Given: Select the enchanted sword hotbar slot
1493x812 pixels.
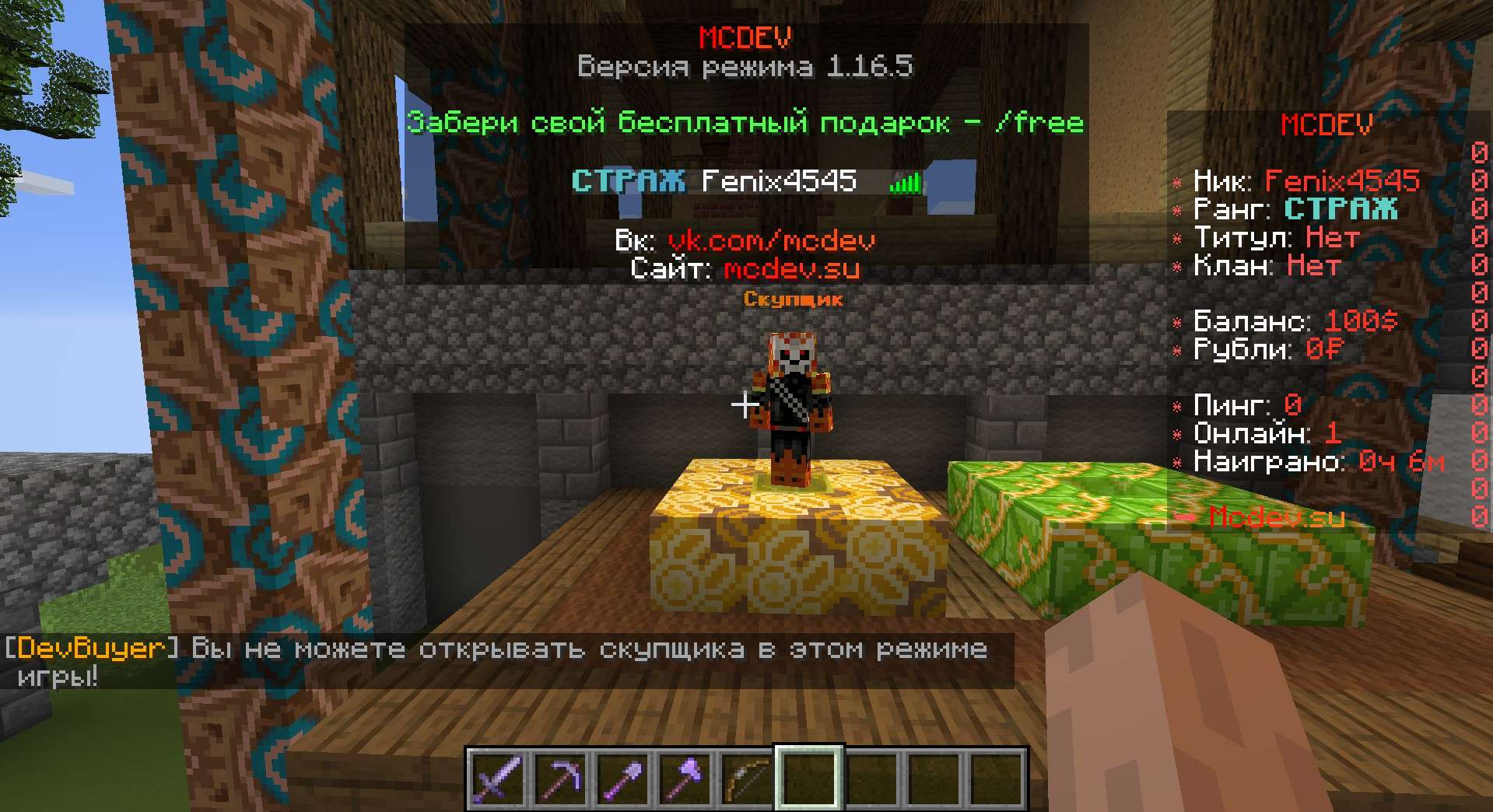Looking at the screenshot, I should click(496, 779).
